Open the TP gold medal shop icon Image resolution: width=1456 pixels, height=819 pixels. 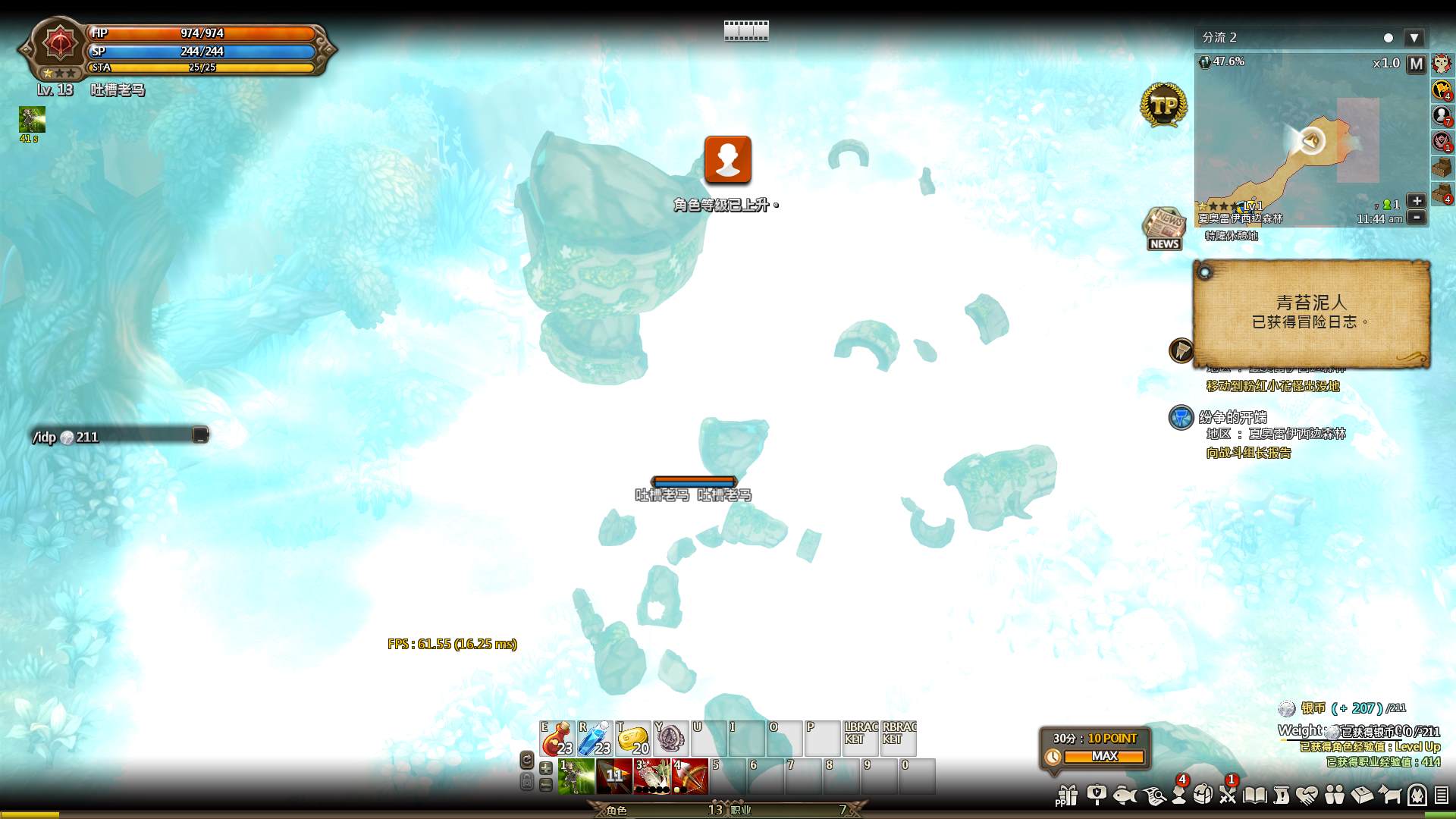pyautogui.click(x=1163, y=105)
